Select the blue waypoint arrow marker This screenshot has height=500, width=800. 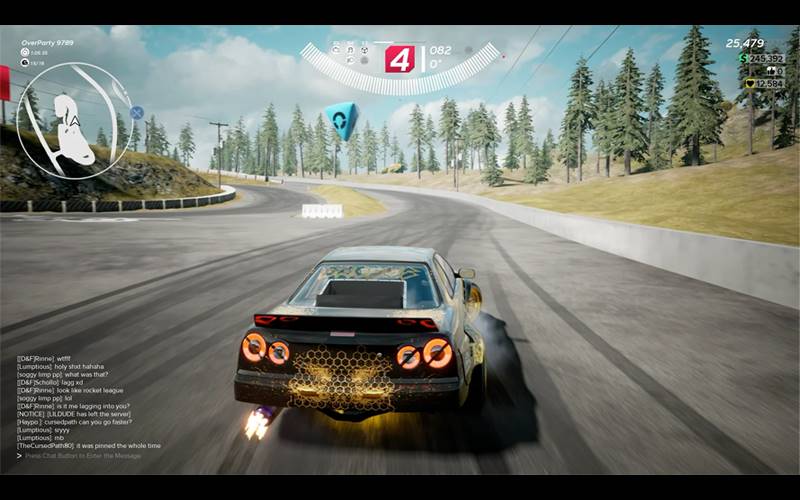pyautogui.click(x=341, y=120)
